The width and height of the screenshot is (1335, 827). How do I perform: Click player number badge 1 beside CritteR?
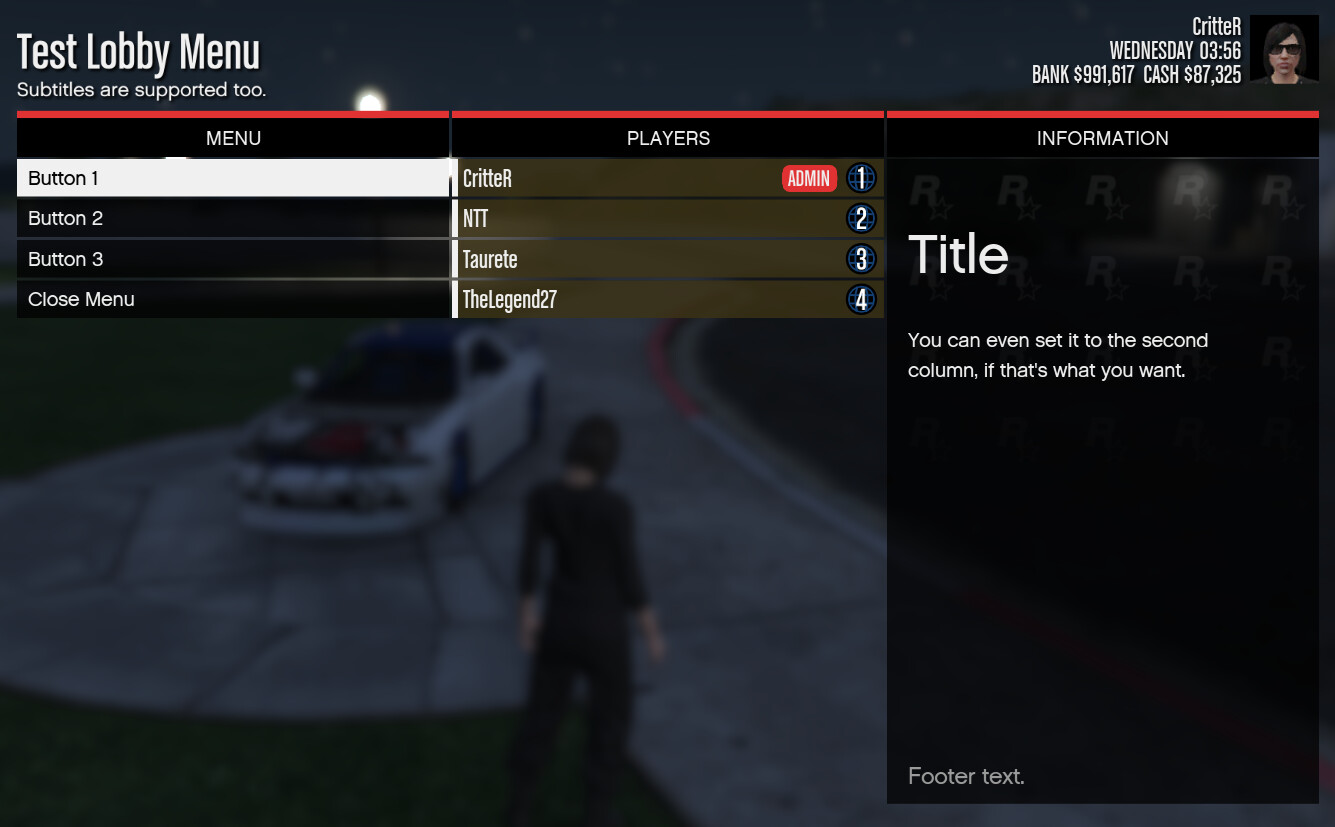coord(861,178)
